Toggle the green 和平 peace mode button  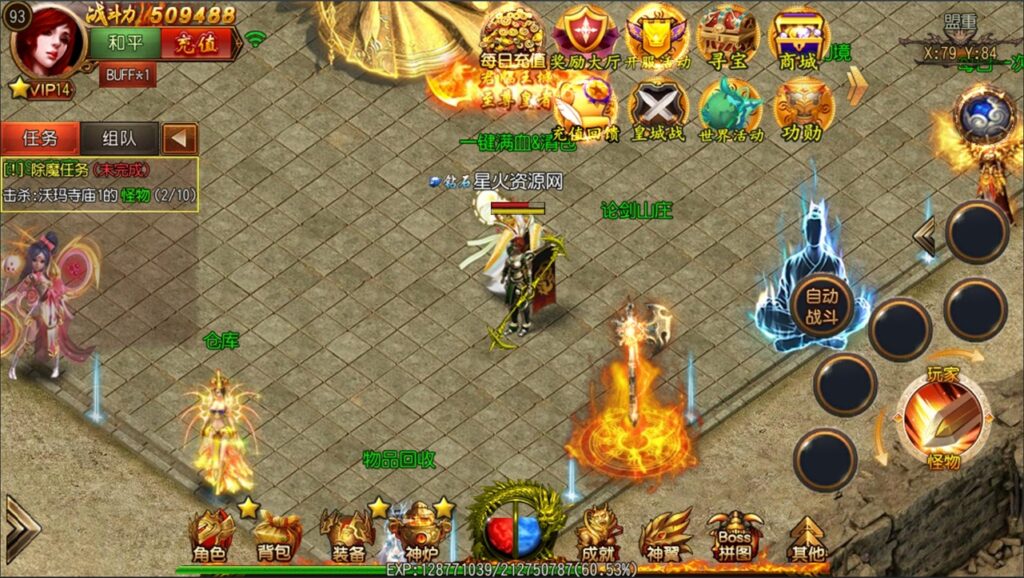124,43
